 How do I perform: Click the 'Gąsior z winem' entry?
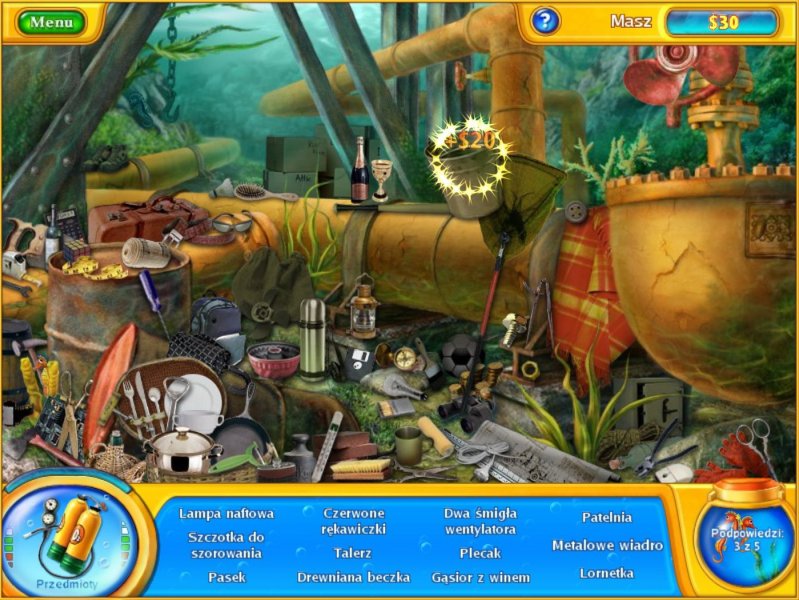coord(480,577)
